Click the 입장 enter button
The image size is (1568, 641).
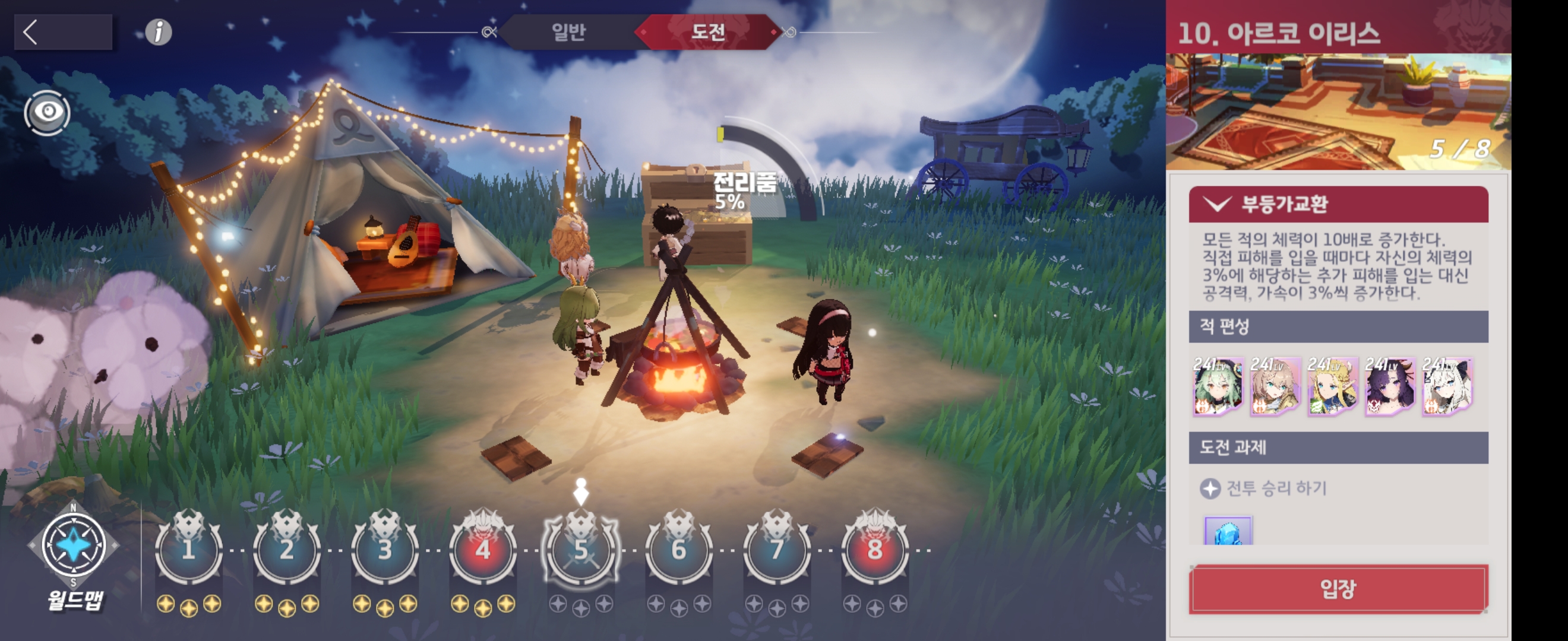pos(1338,588)
